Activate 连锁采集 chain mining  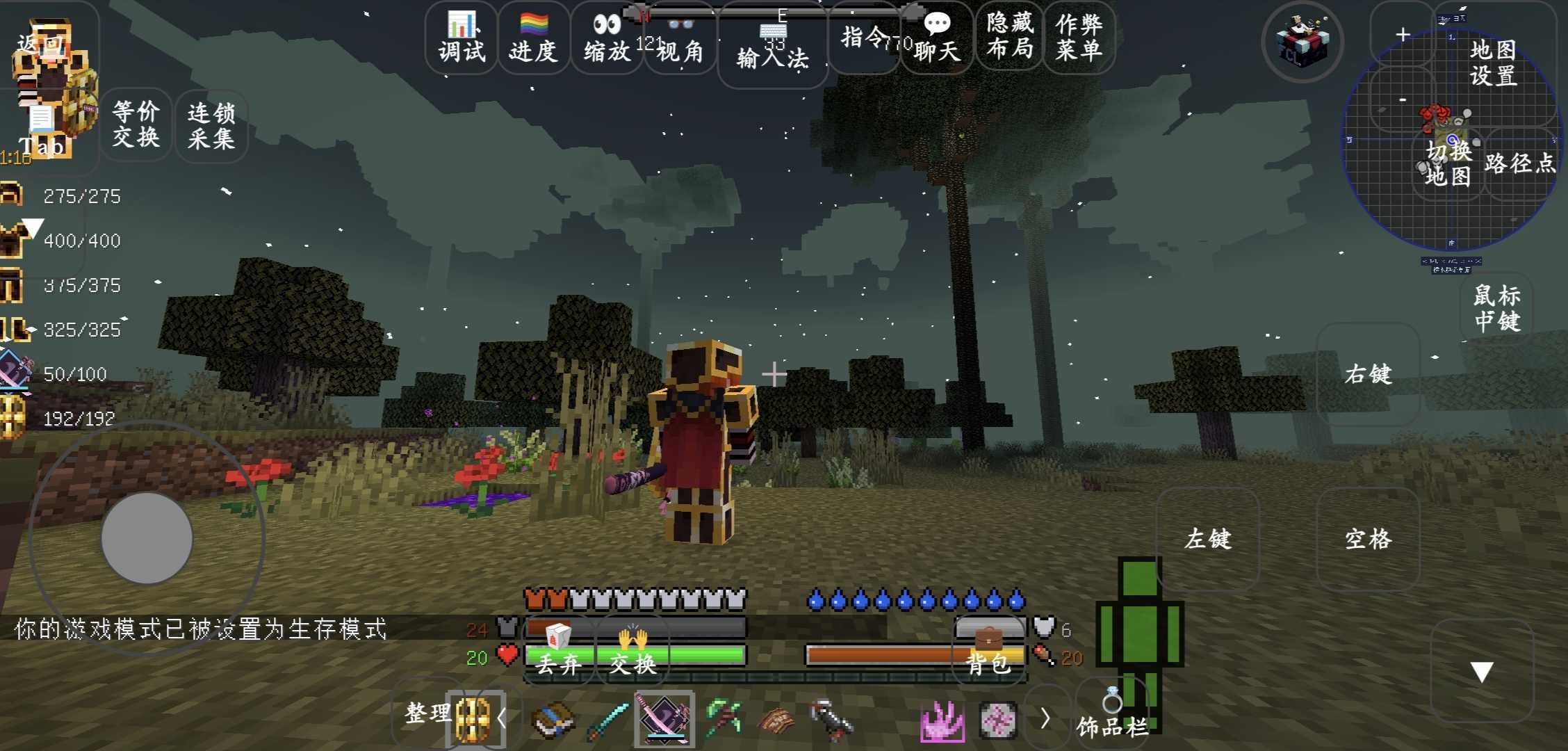pos(211,126)
